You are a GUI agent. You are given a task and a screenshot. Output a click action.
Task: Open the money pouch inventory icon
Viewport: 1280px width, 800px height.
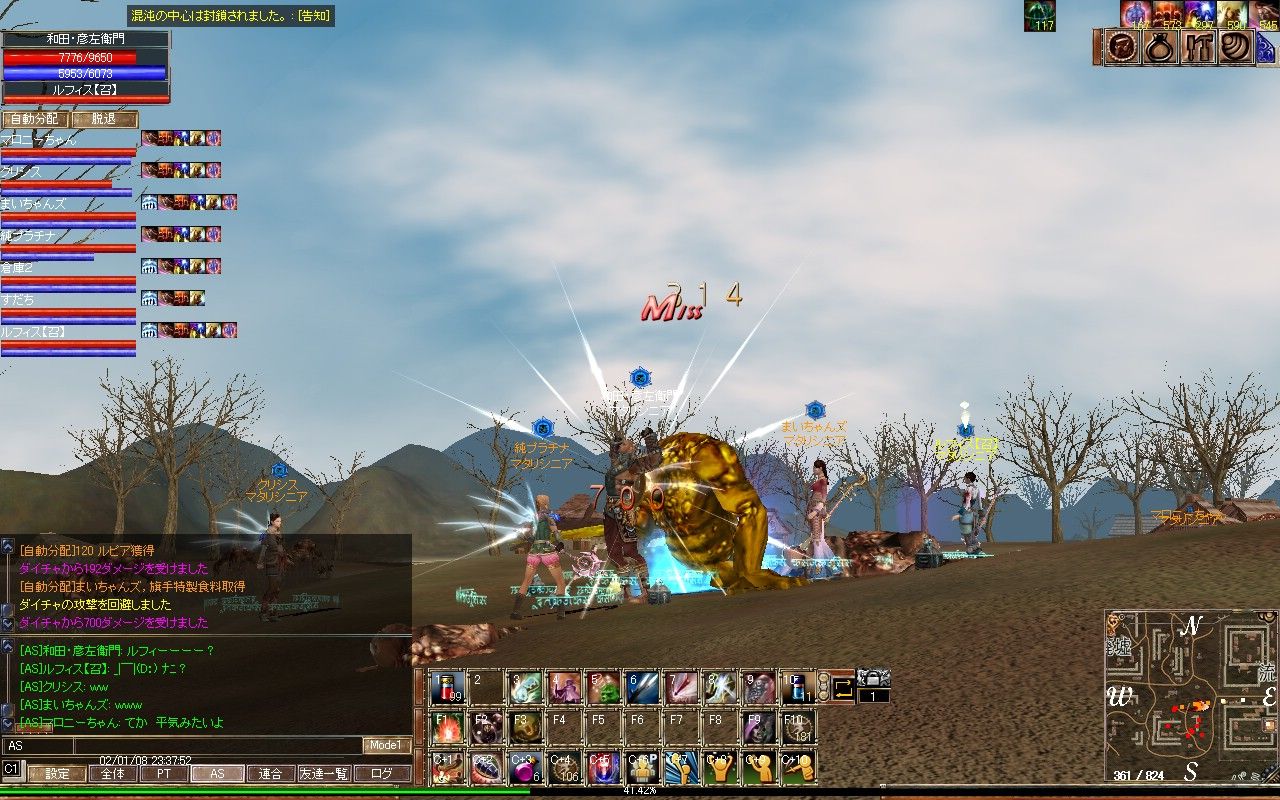click(1160, 48)
